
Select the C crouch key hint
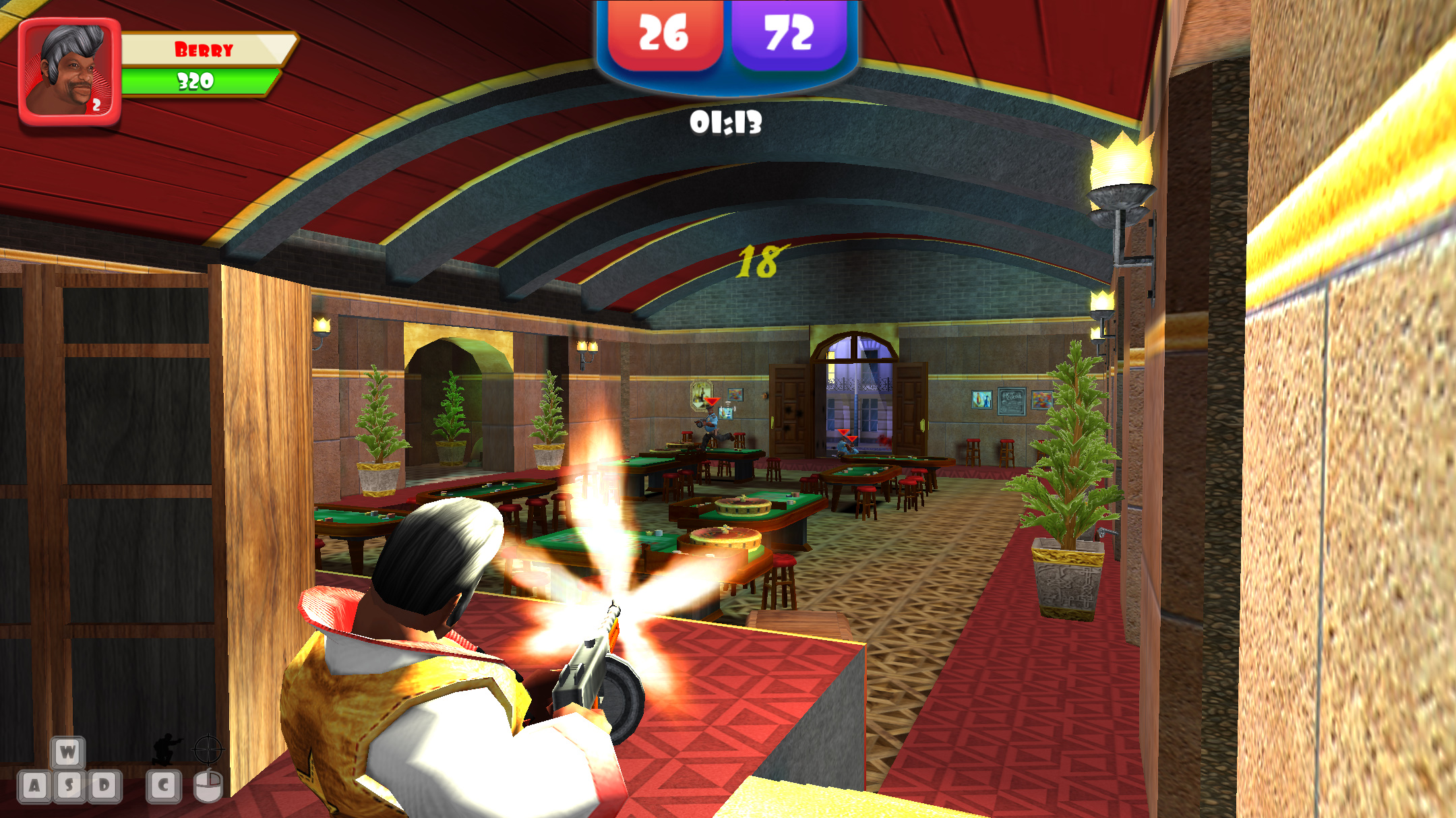(164, 788)
